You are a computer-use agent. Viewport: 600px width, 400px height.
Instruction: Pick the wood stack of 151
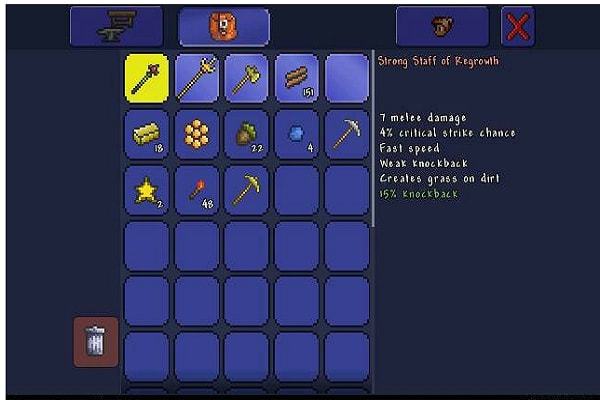(x=297, y=78)
